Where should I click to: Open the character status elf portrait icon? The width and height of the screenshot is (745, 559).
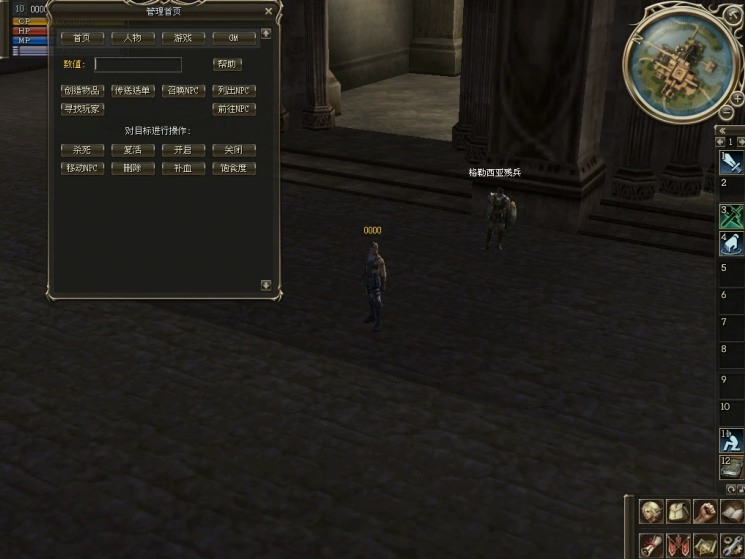click(x=652, y=512)
